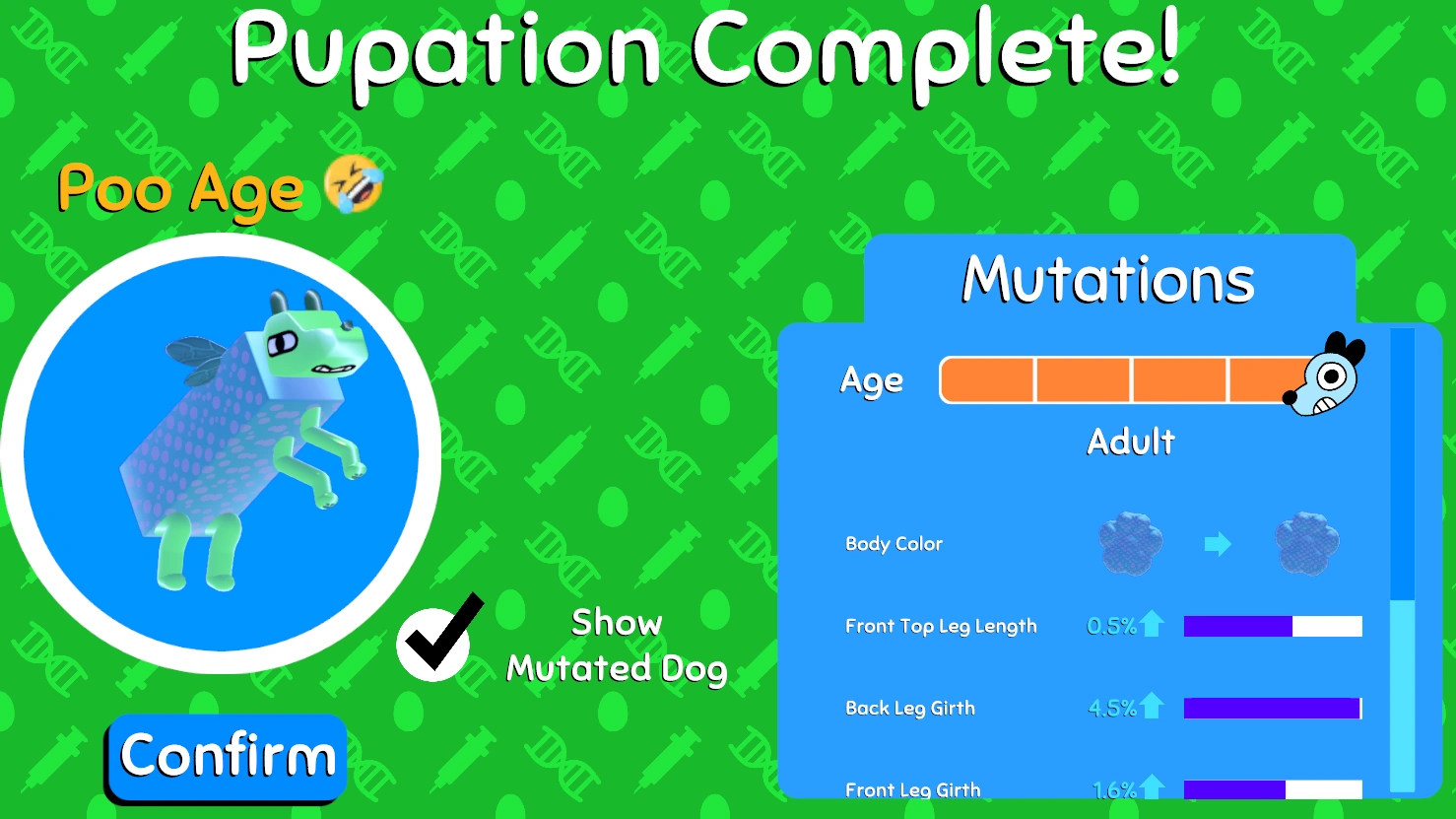Click the increase arrow beside Back Leg Girth
The width and height of the screenshot is (1456, 819).
click(1155, 707)
